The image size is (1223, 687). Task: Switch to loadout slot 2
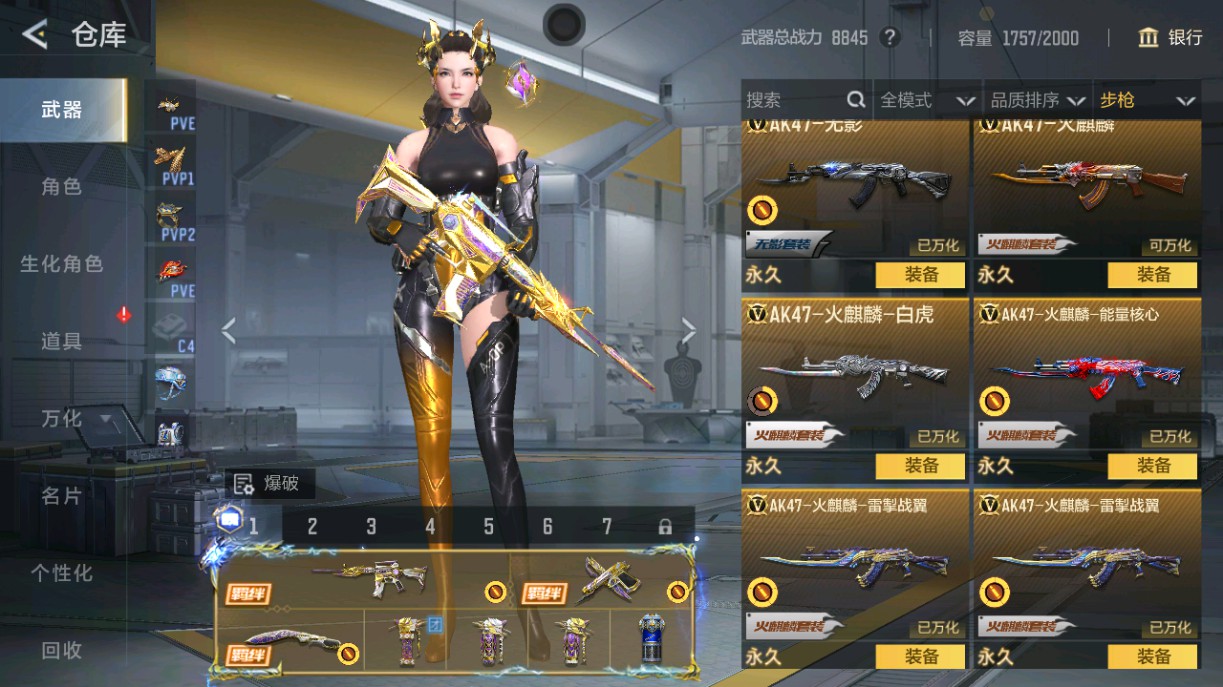tap(312, 526)
